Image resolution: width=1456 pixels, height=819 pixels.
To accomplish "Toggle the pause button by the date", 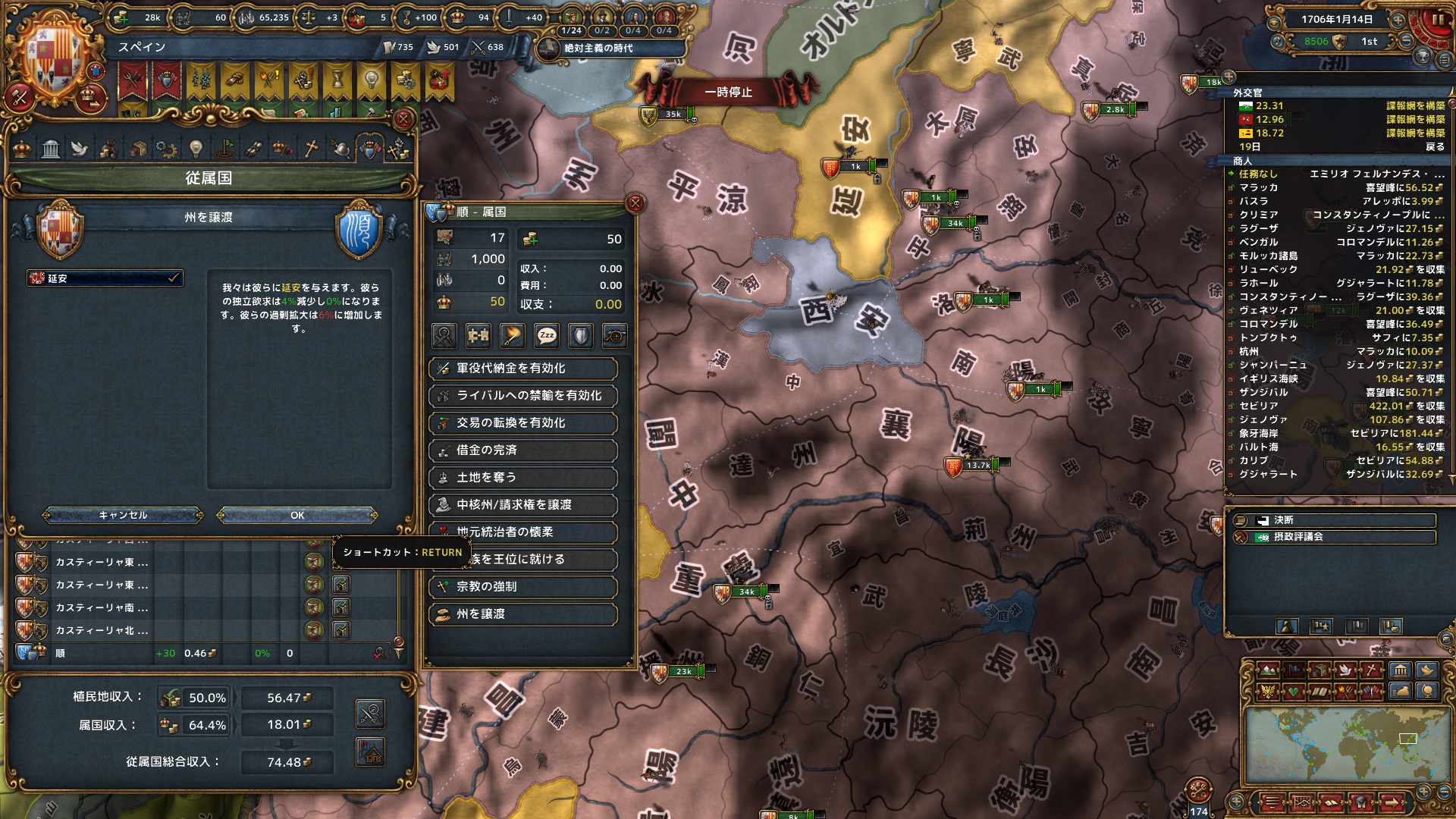I will [1435, 20].
